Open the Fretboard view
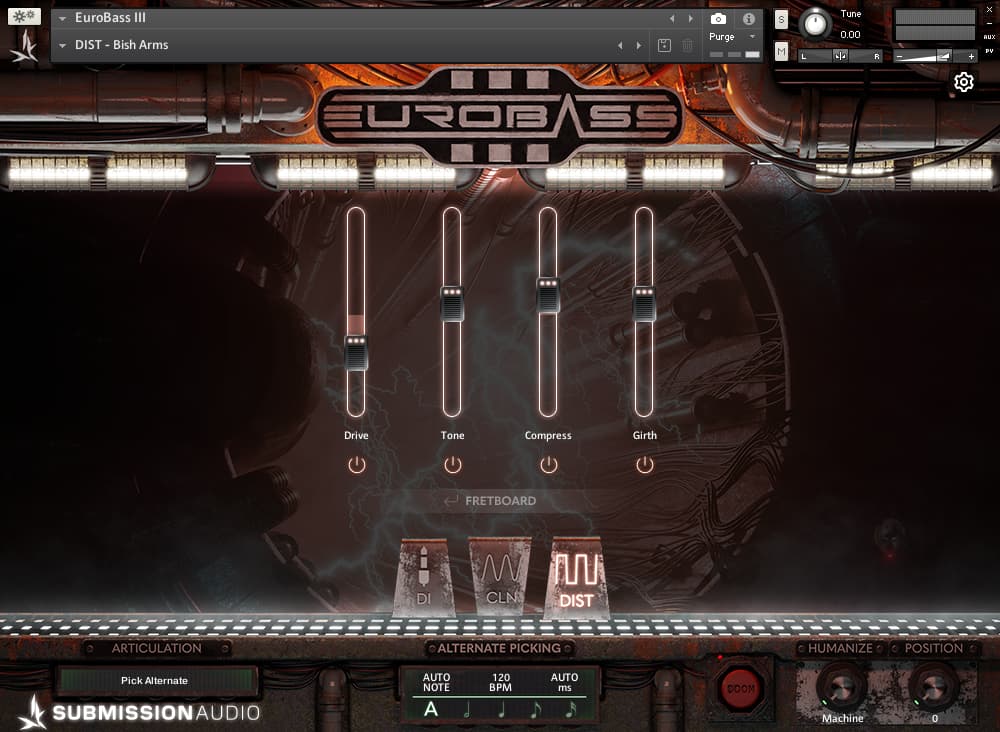1000x732 pixels. (x=500, y=501)
